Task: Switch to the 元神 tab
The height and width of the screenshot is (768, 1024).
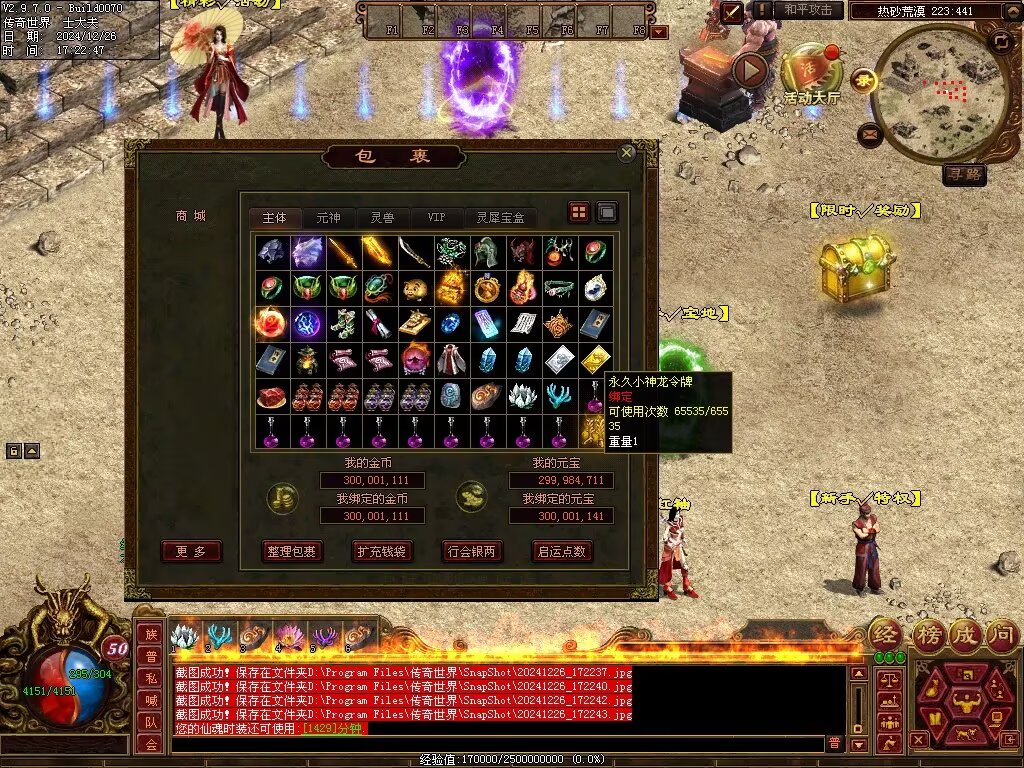Action: [328, 217]
